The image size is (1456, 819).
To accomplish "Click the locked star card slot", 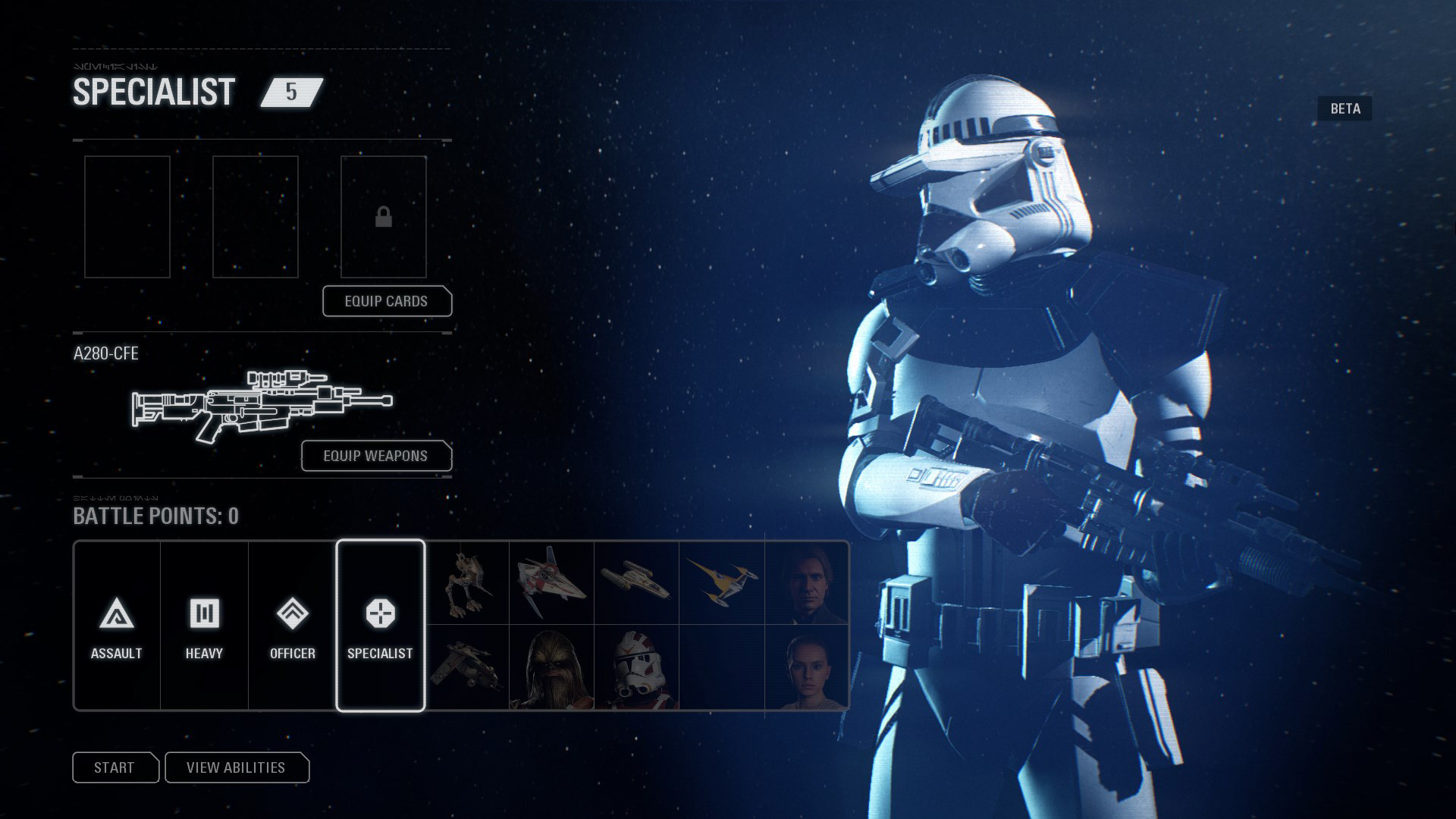I will point(384,217).
